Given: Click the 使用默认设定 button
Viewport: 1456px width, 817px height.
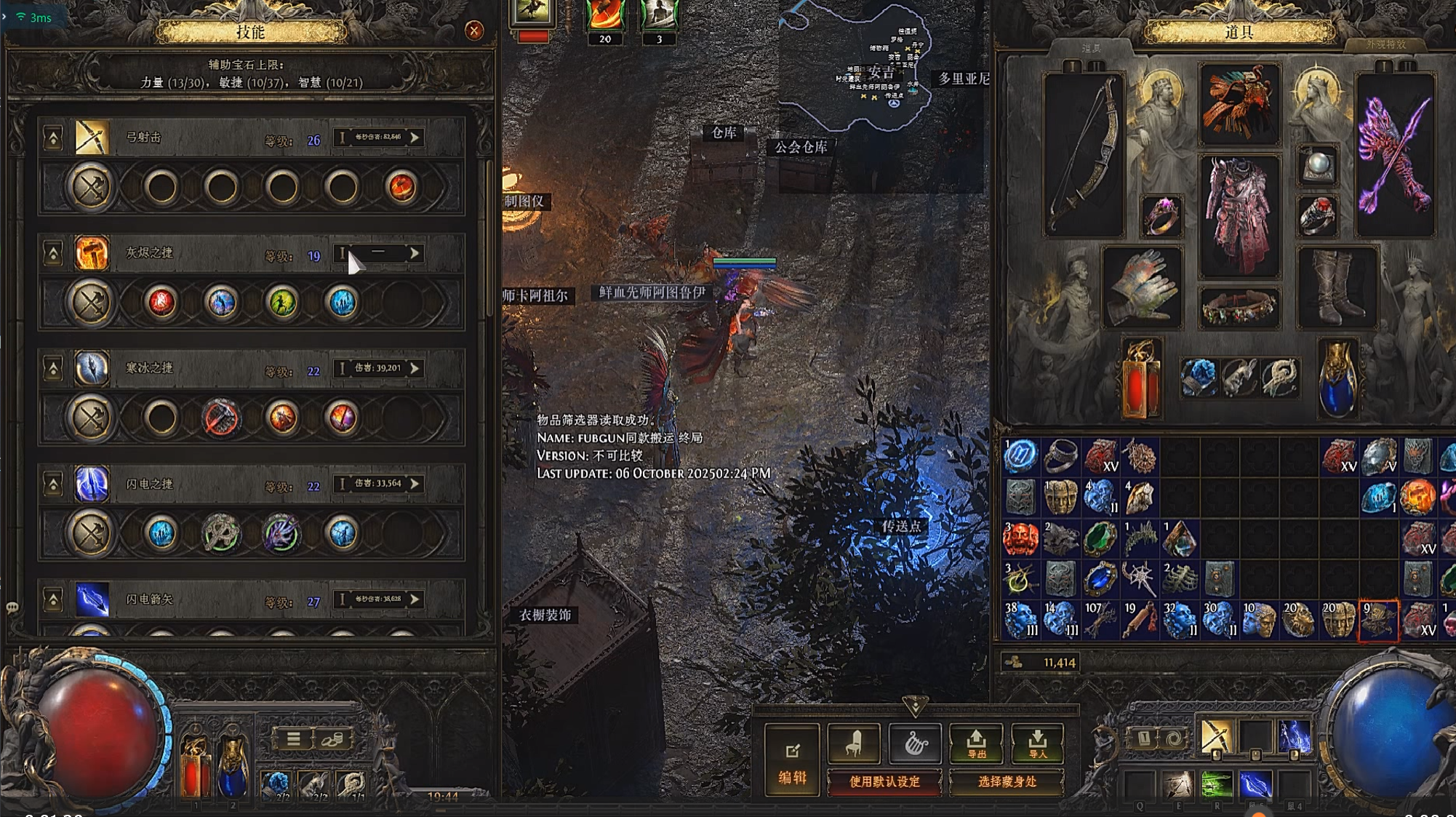Looking at the screenshot, I should click(x=884, y=782).
